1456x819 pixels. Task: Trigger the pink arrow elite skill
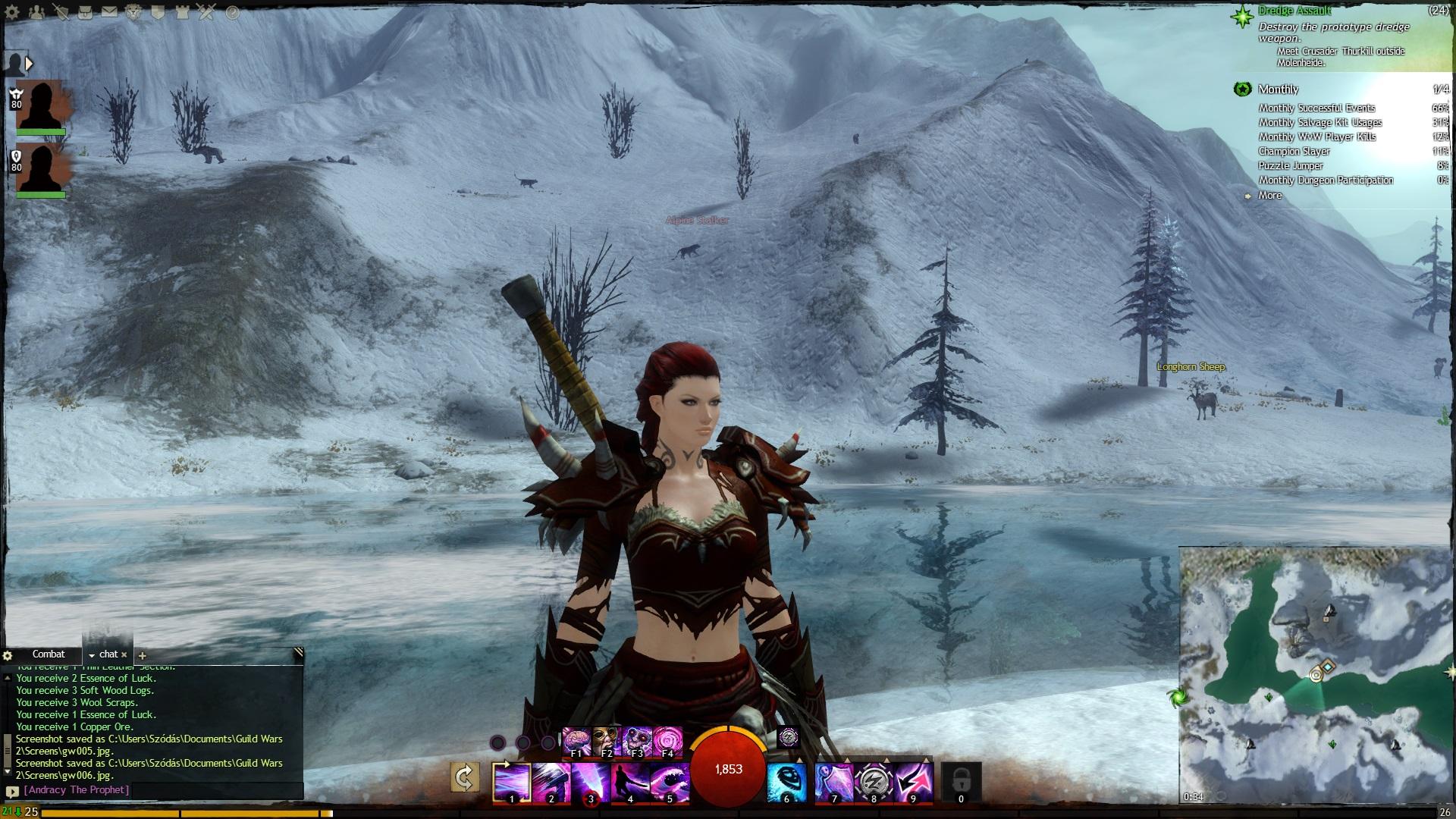tap(913, 781)
